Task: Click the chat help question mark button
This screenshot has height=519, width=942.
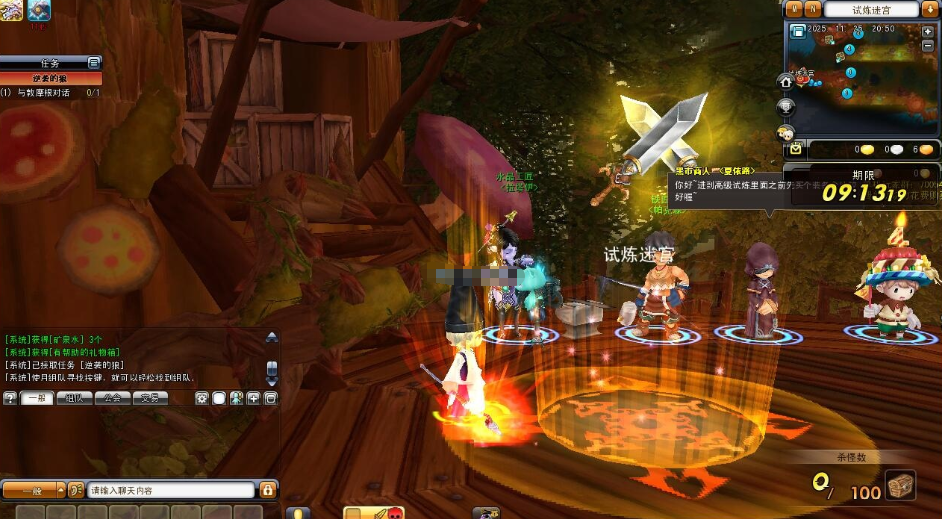Action: pos(10,398)
